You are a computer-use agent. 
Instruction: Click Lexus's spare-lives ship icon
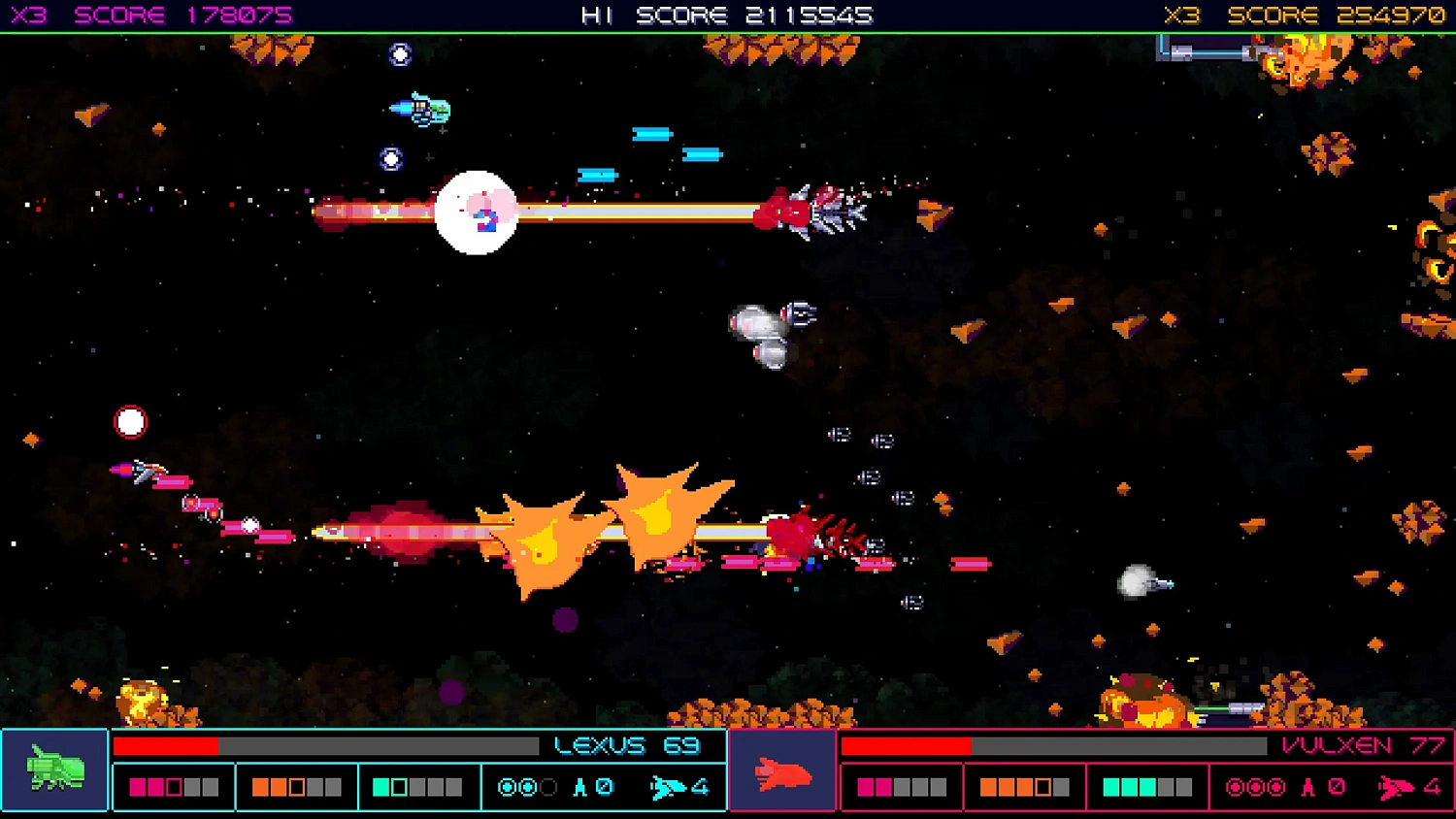667,787
